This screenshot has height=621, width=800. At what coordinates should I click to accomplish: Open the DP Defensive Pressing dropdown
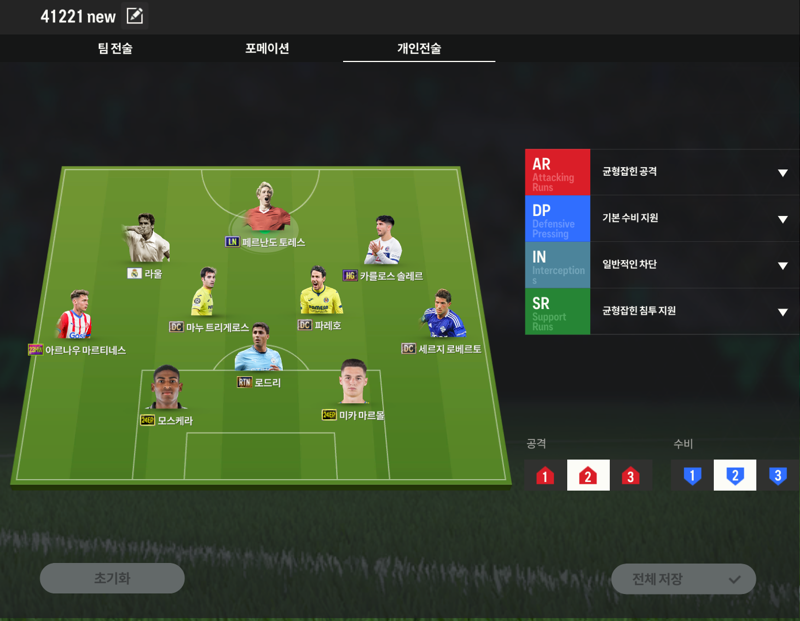782,219
